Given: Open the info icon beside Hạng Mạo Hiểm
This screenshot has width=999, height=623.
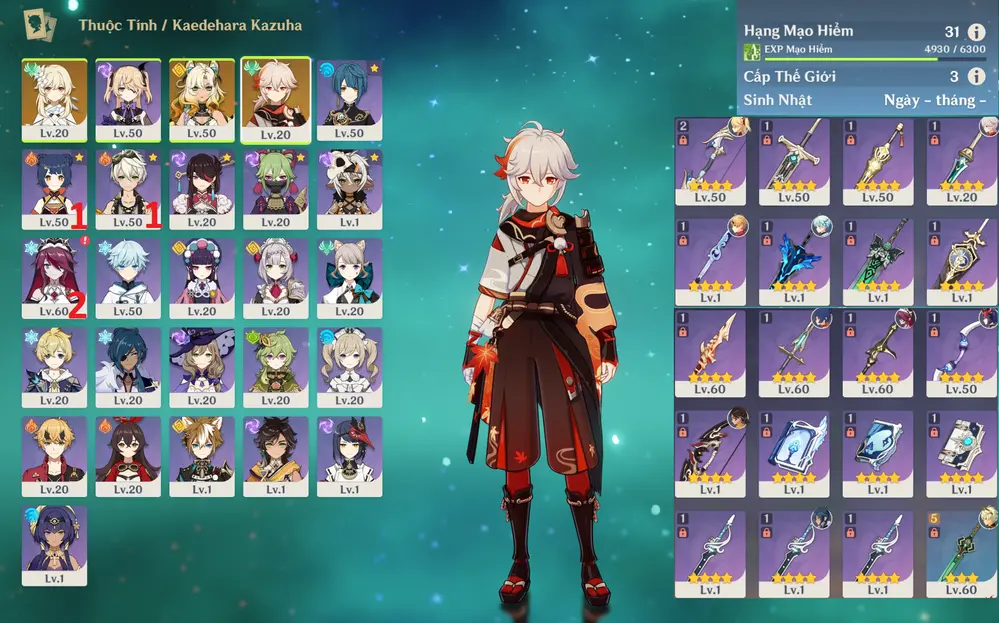Looking at the screenshot, I should (976, 32).
